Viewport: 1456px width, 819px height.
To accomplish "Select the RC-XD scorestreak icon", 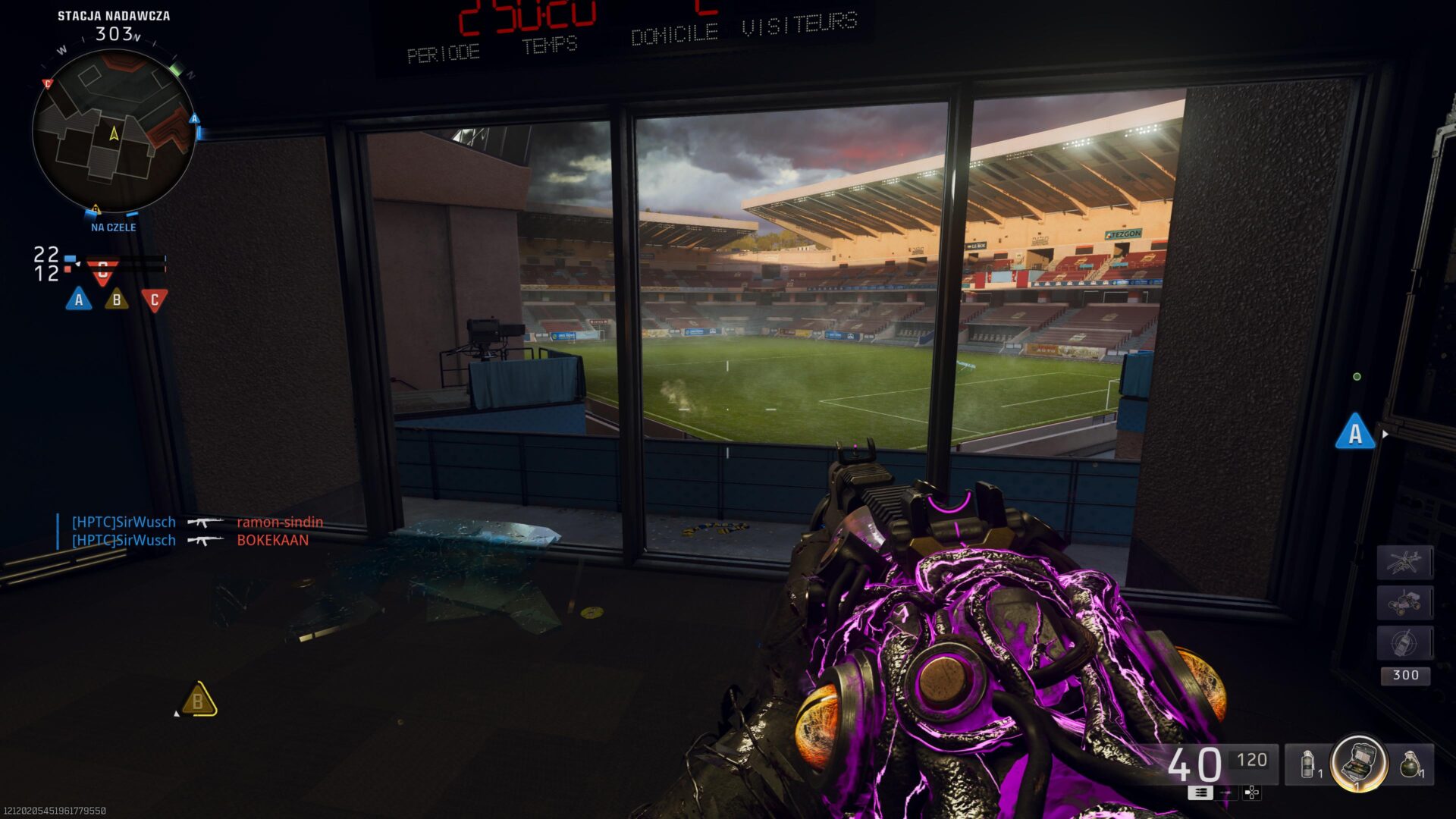I will [1405, 602].
